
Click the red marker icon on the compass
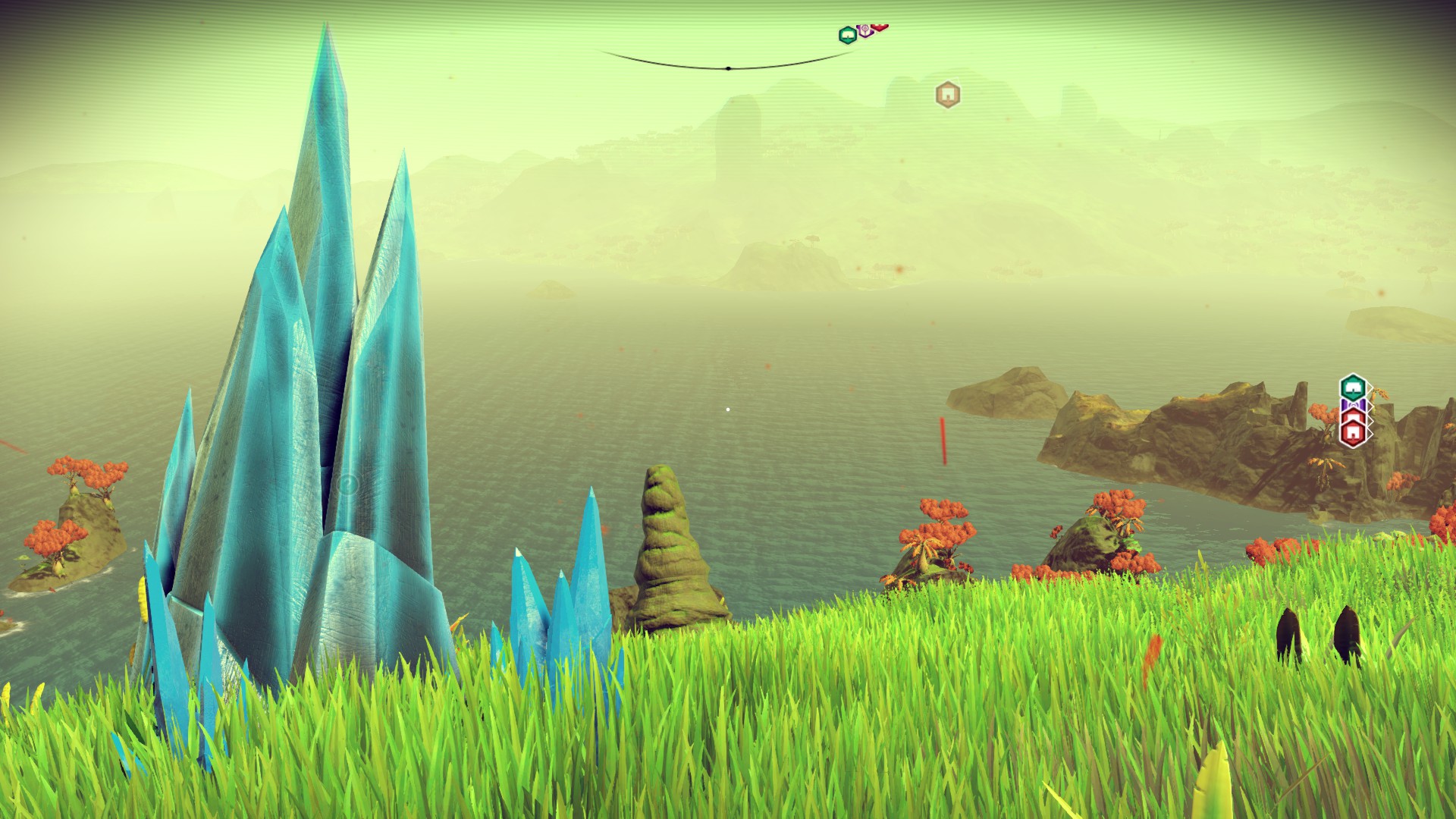[879, 29]
